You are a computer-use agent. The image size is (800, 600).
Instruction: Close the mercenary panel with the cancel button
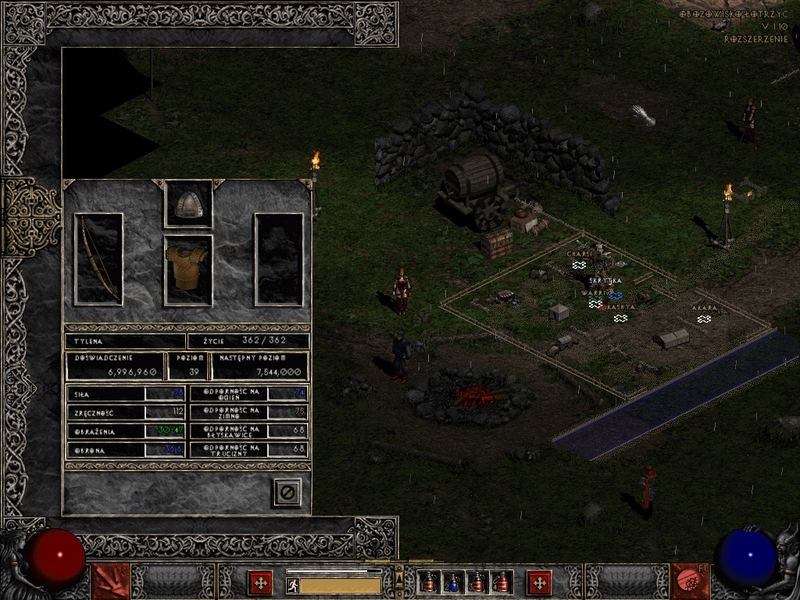click(287, 492)
